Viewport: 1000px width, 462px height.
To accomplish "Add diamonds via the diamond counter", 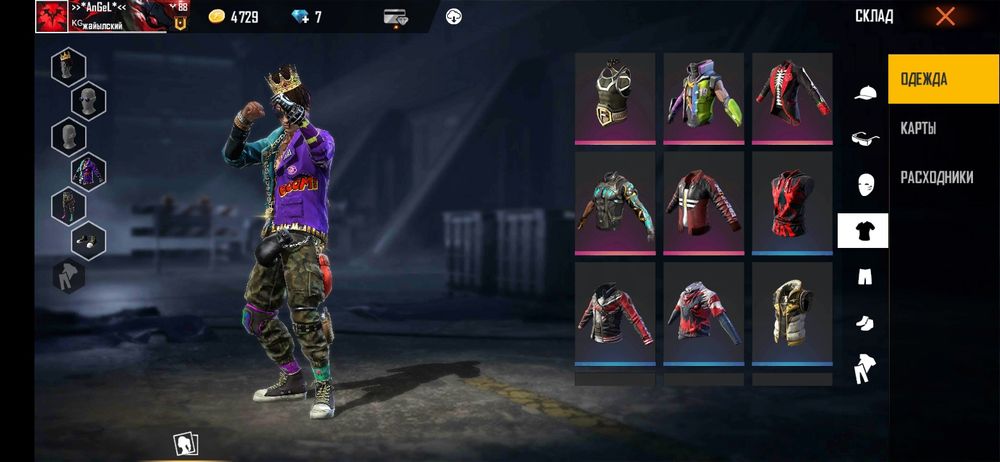I will point(304,17).
